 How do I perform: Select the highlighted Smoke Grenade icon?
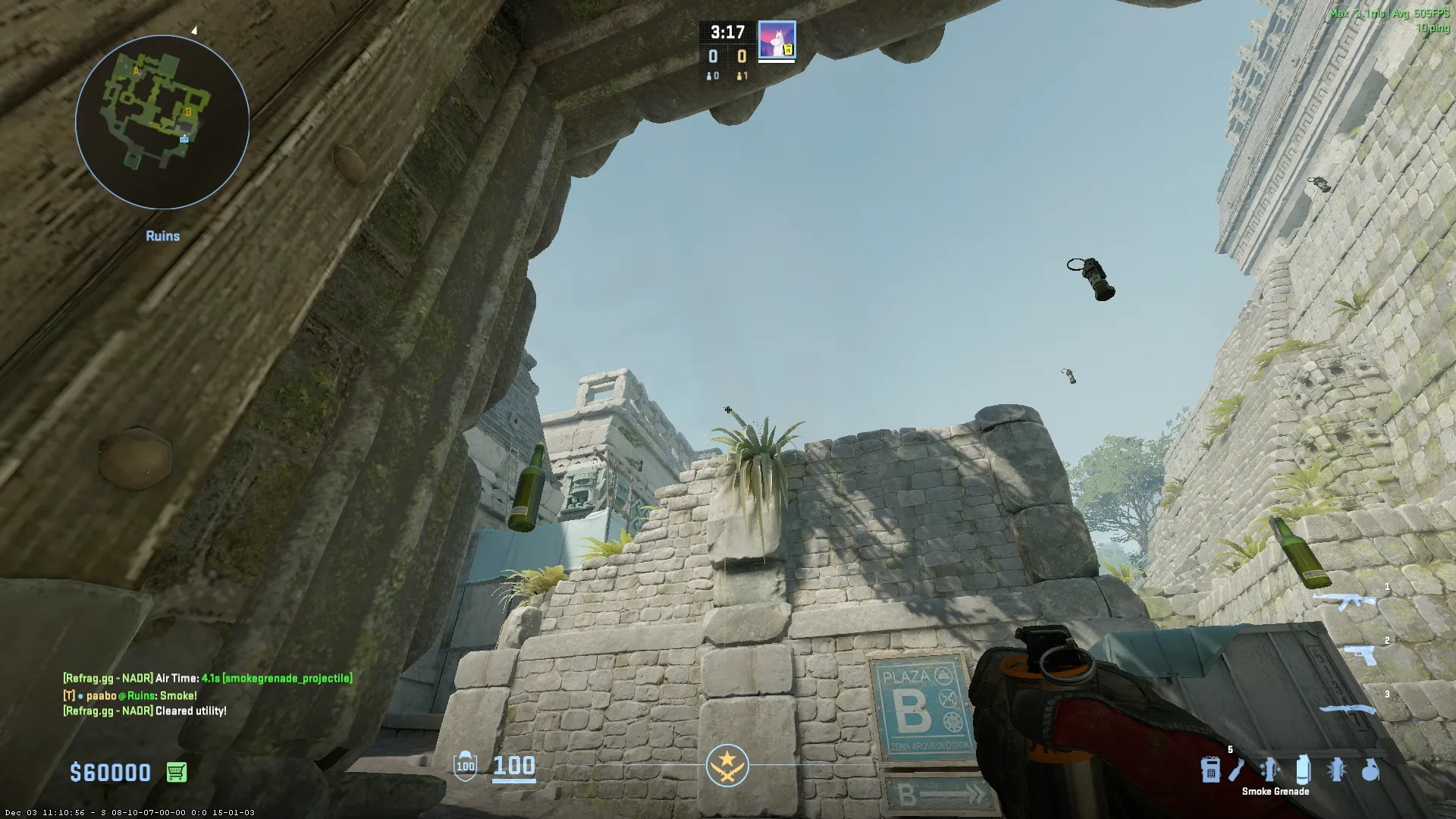point(1303,770)
